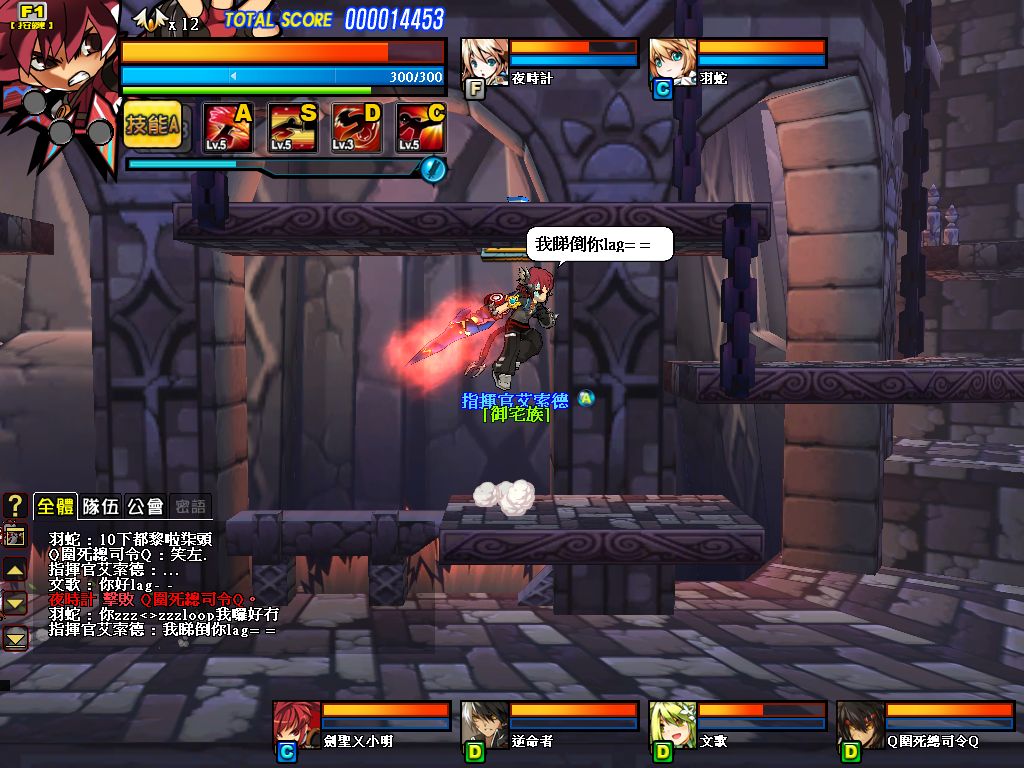The image size is (1024, 768).
Task: Select teammate 夜時計's portrait
Action: click(x=485, y=62)
